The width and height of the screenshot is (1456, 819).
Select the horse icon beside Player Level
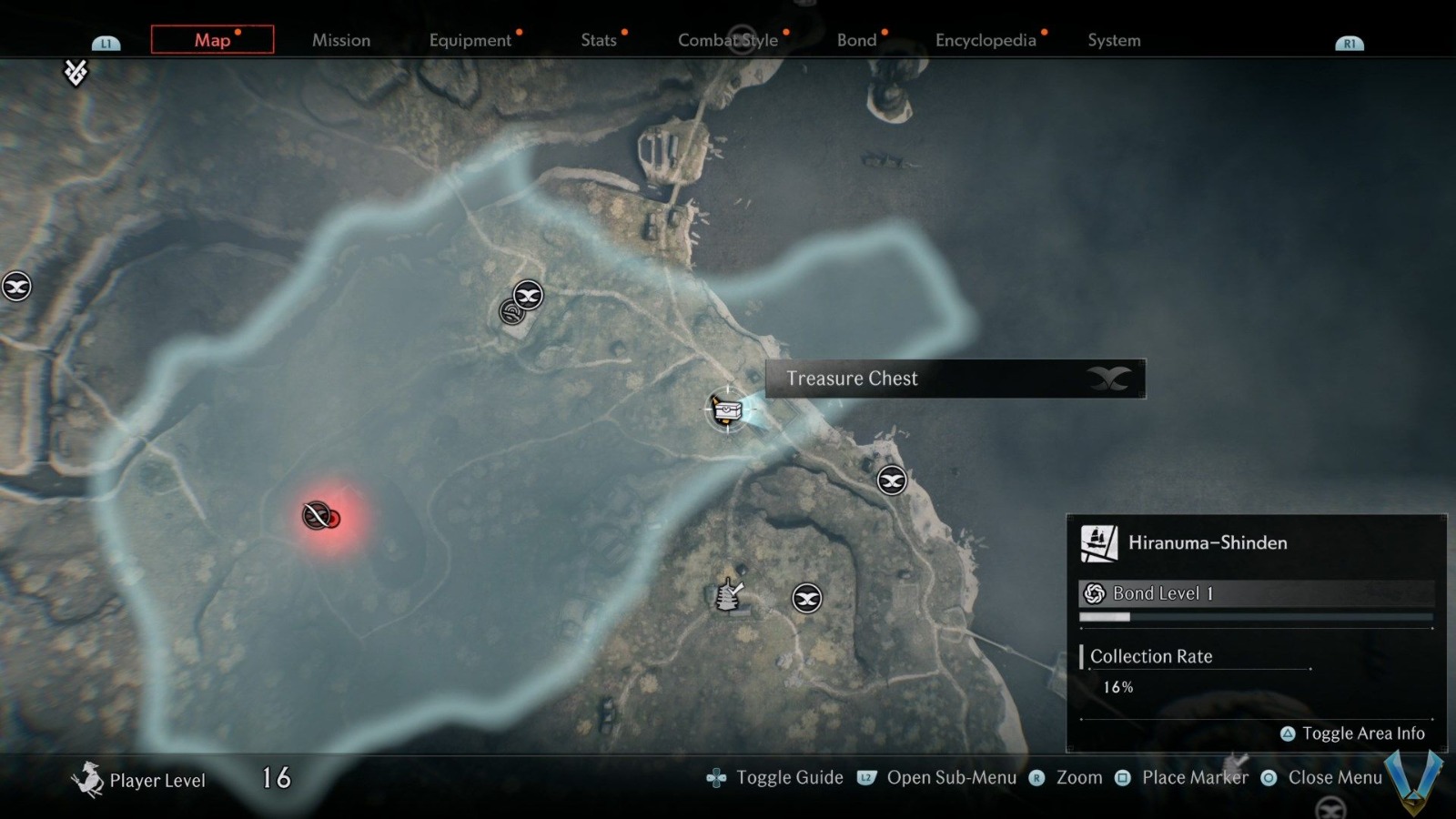pos(89,779)
